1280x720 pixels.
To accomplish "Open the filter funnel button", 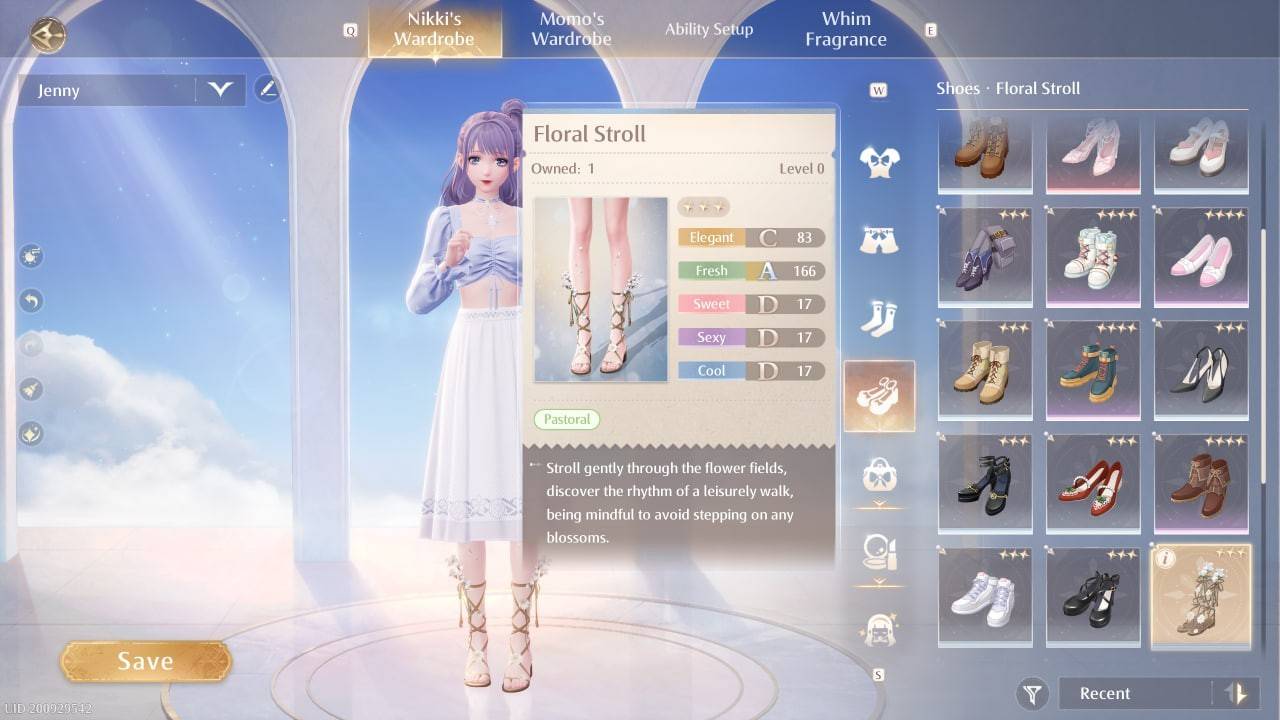I will coord(1032,693).
